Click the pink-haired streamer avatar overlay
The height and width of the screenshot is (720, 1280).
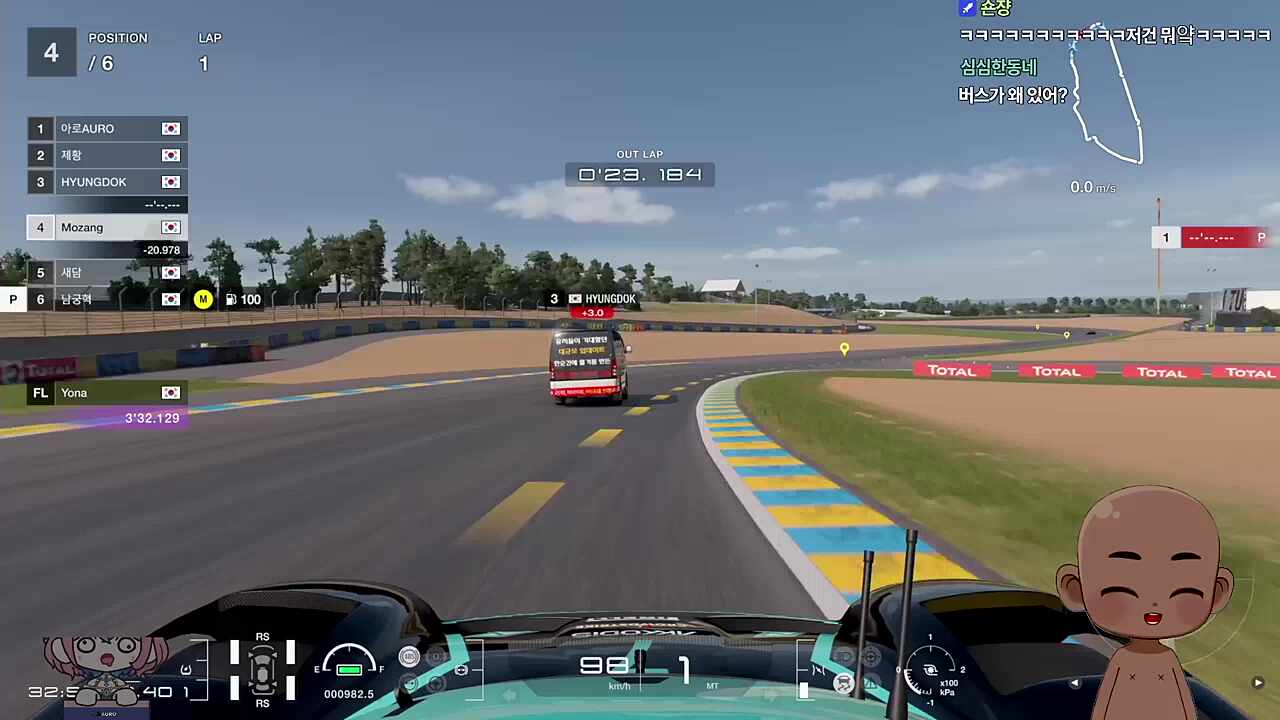click(103, 668)
